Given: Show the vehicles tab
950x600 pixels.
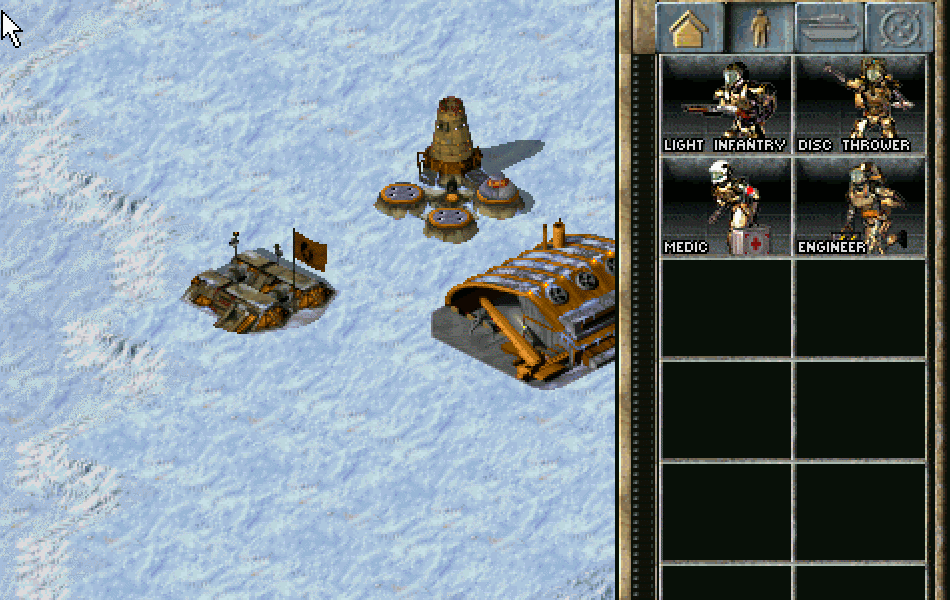Looking at the screenshot, I should [x=829, y=28].
